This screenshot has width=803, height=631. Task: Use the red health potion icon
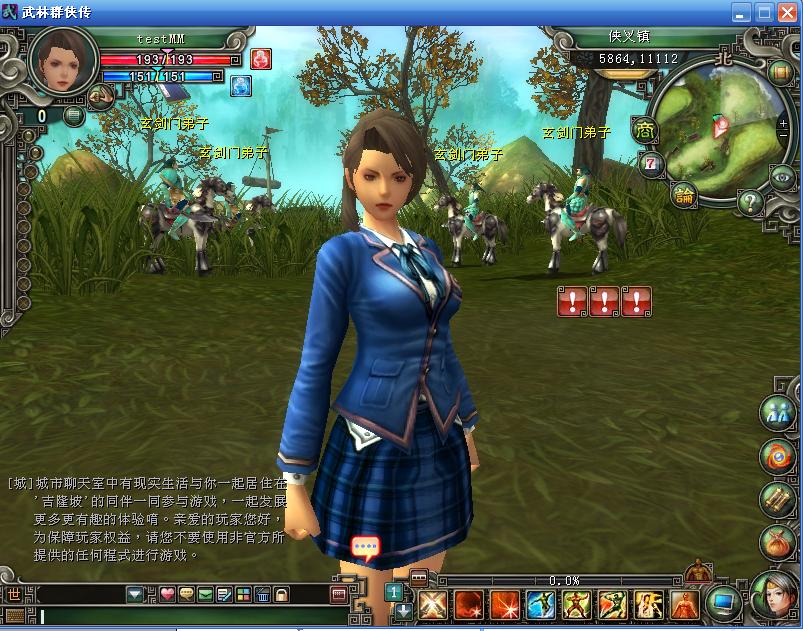click(x=260, y=58)
